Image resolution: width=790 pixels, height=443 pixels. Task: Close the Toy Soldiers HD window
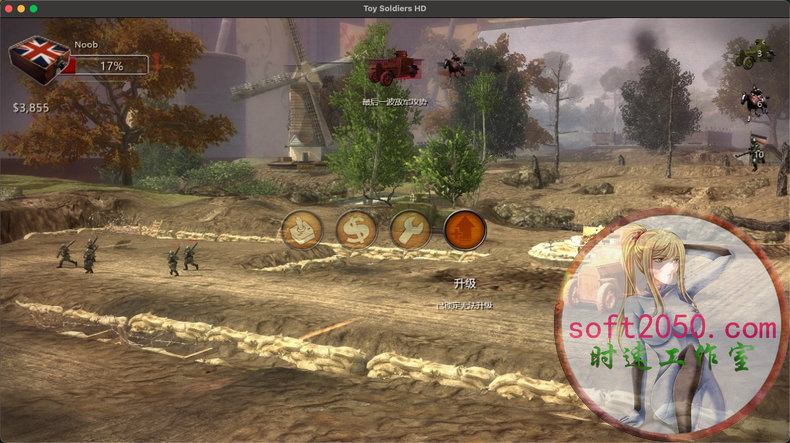[x=8, y=8]
